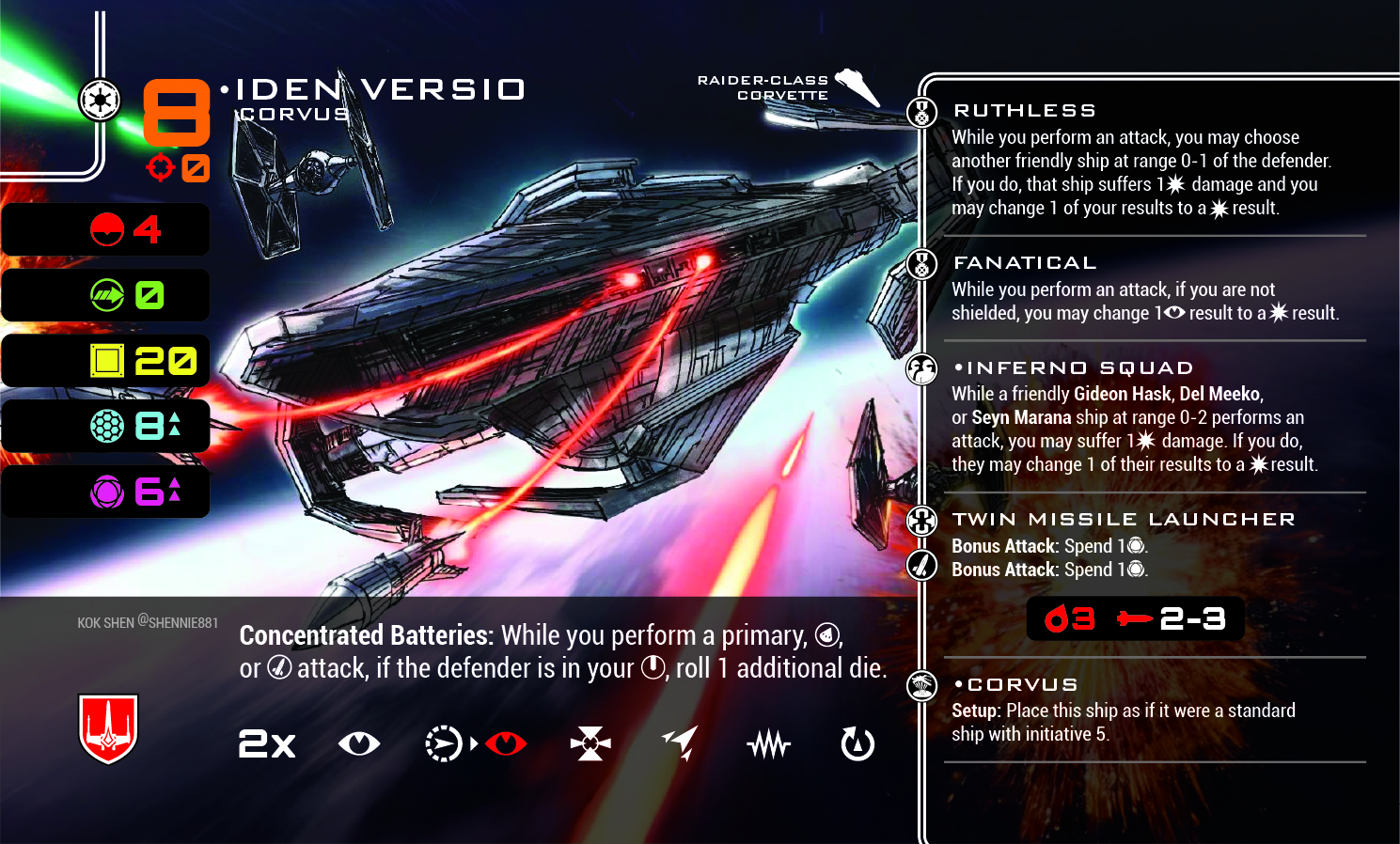Use the evade arrow action icon
Image resolution: width=1400 pixels, height=844 pixels.
pyautogui.click(x=680, y=742)
